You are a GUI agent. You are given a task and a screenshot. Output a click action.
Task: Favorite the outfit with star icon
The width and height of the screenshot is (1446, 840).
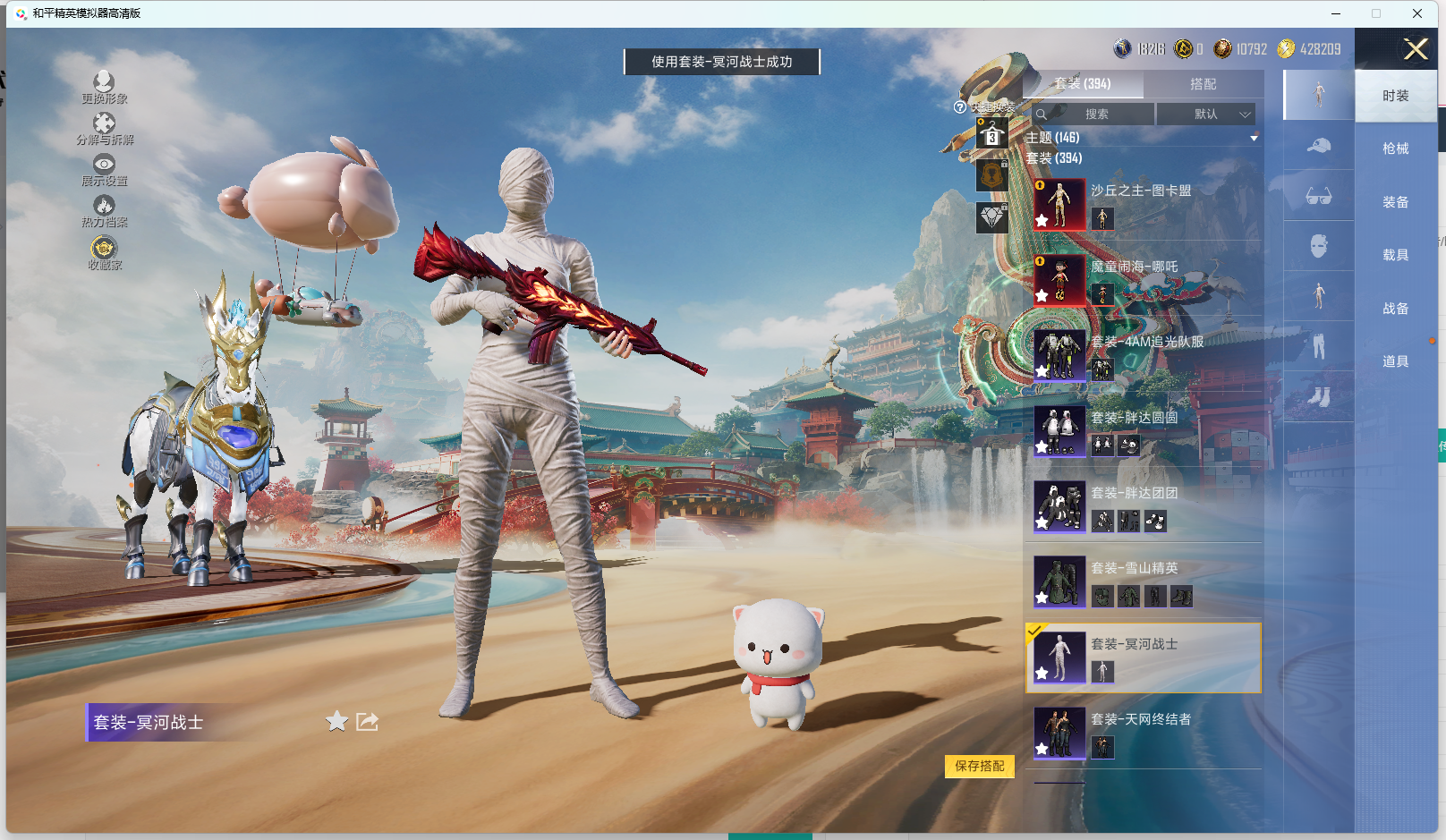(336, 722)
